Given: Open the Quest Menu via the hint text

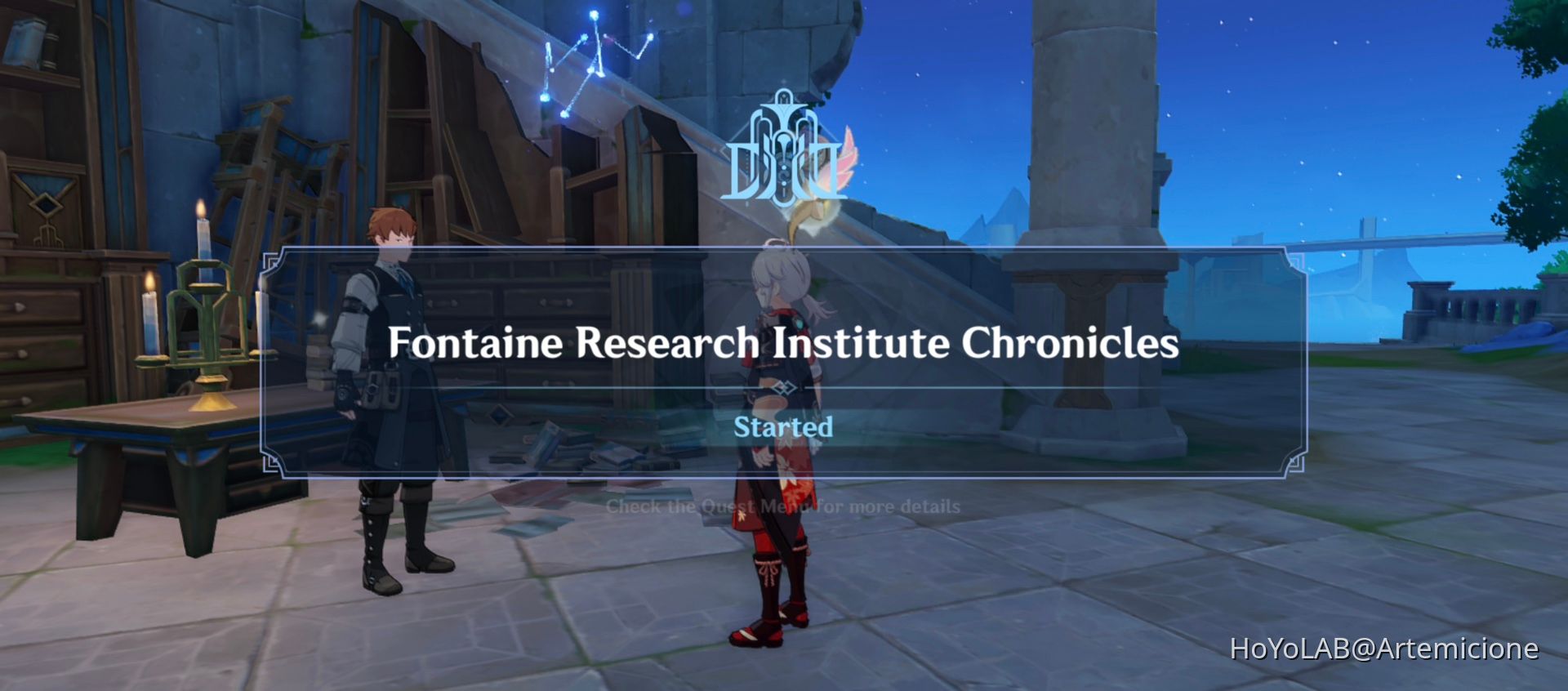Looking at the screenshot, I should coord(784,506).
